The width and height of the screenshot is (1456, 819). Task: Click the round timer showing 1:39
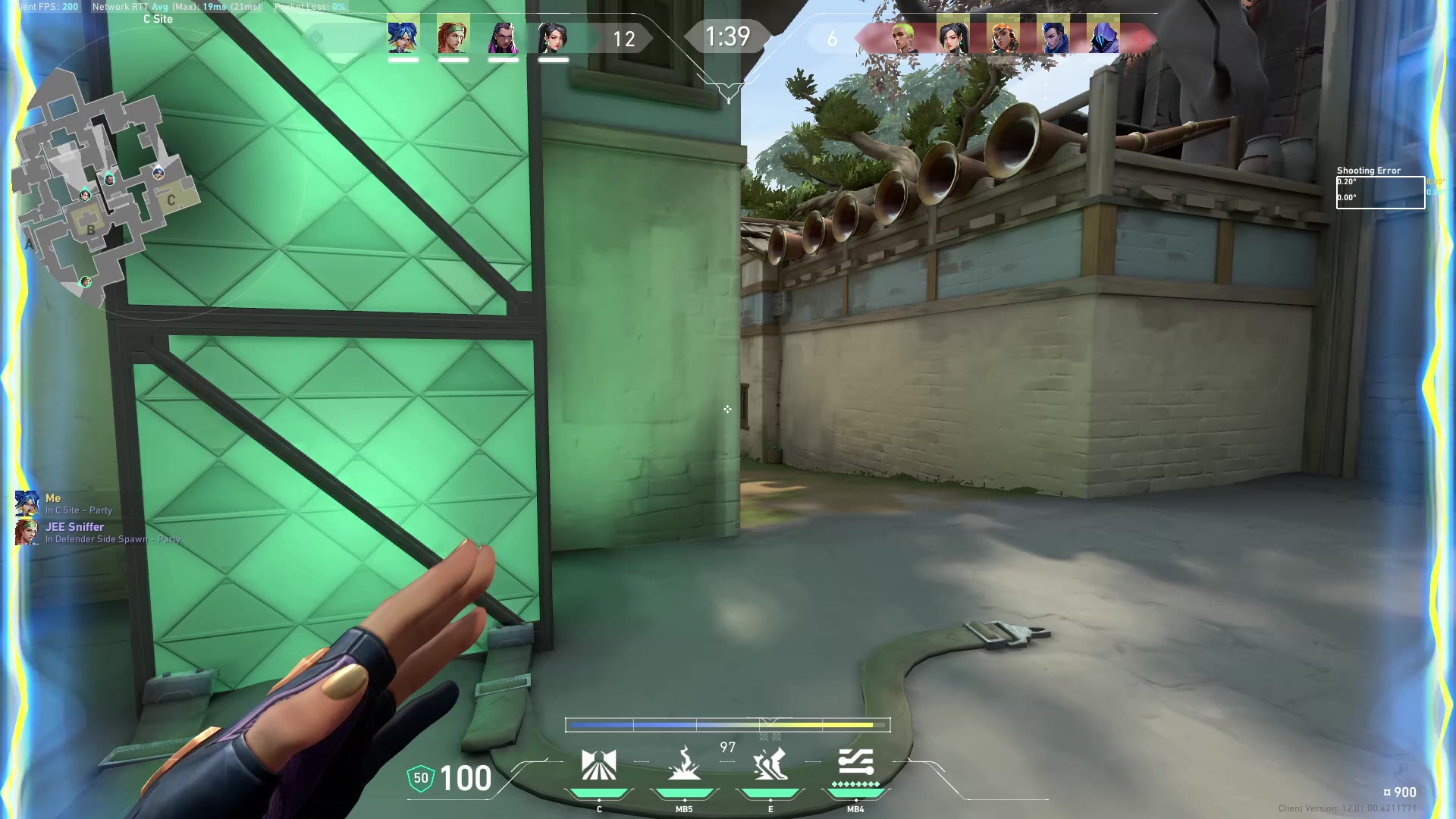pos(727,36)
